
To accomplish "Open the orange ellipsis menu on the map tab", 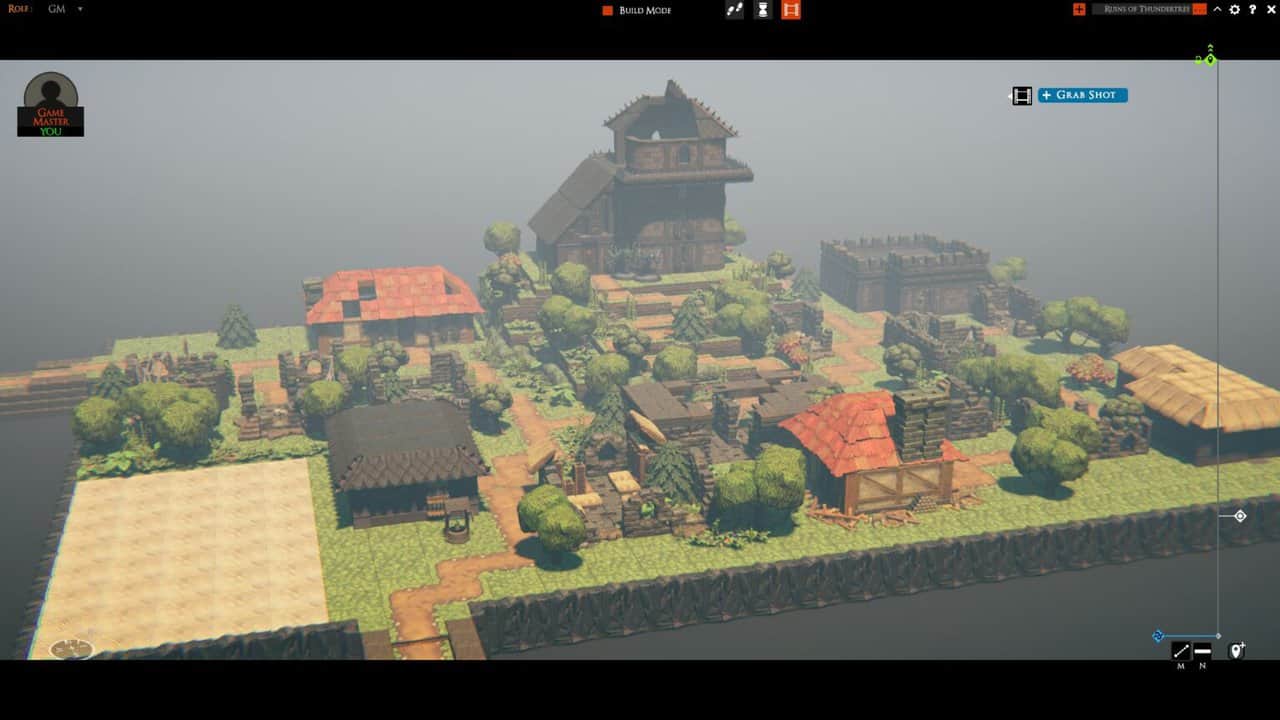I will [1199, 9].
